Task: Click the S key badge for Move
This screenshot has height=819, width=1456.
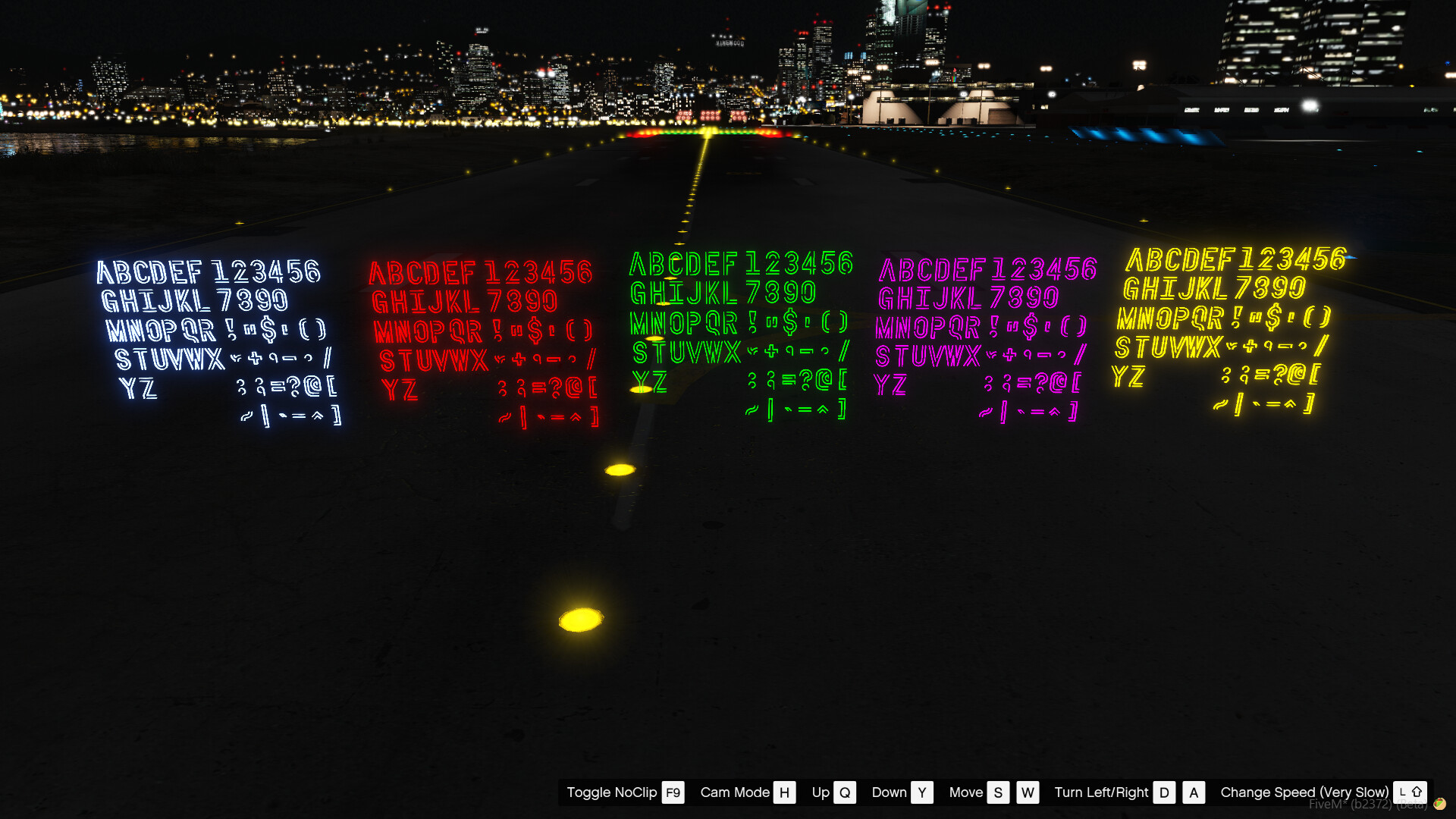Action: [x=998, y=792]
